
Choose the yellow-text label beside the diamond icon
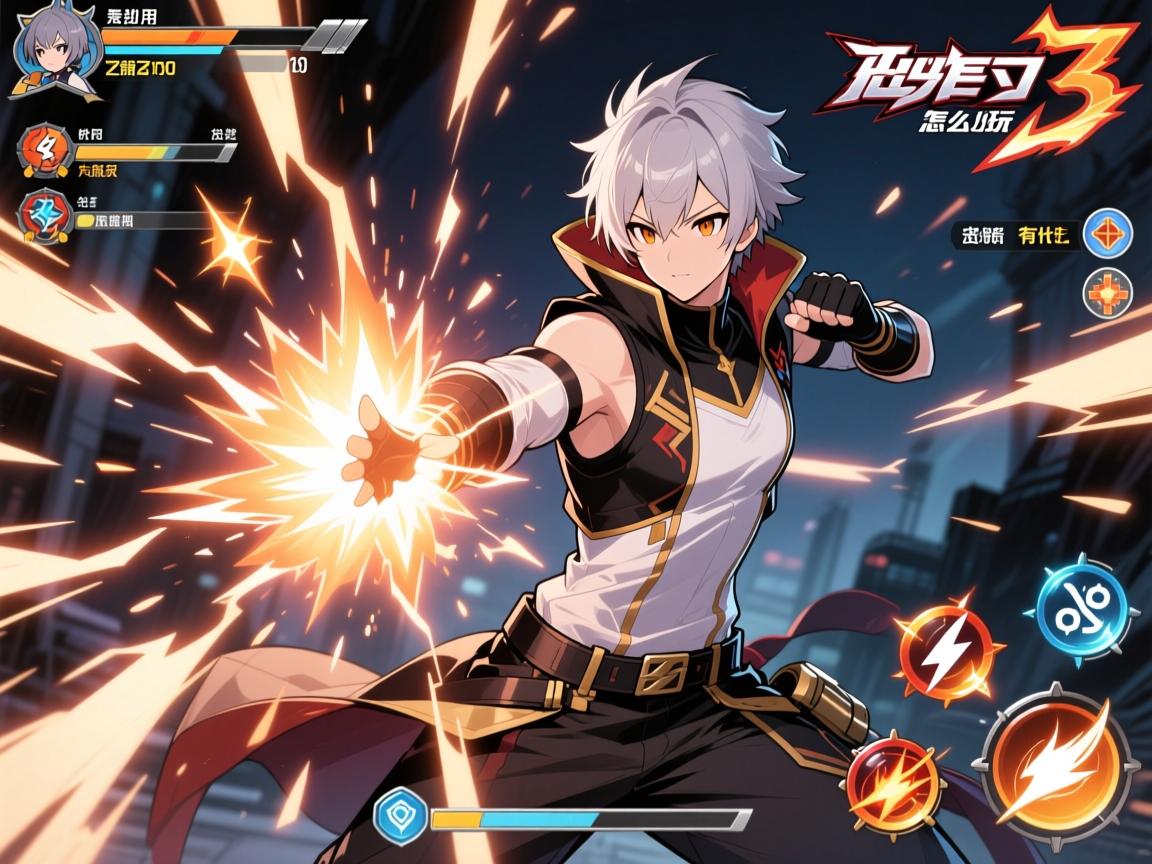1044,237
